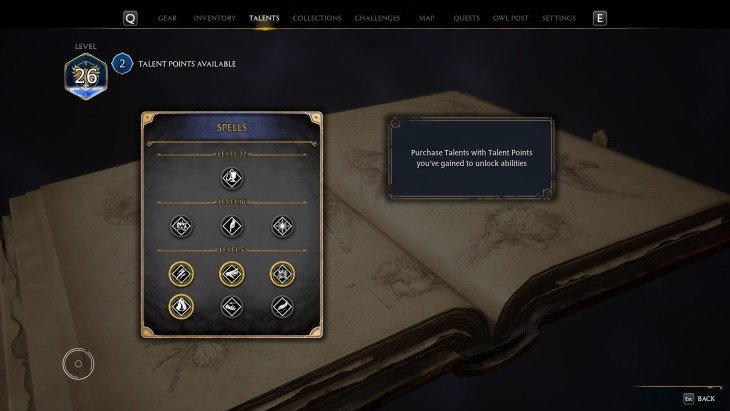This screenshot has height=411, width=730.
Task: Switch to the Quests tab
Action: (x=466, y=18)
